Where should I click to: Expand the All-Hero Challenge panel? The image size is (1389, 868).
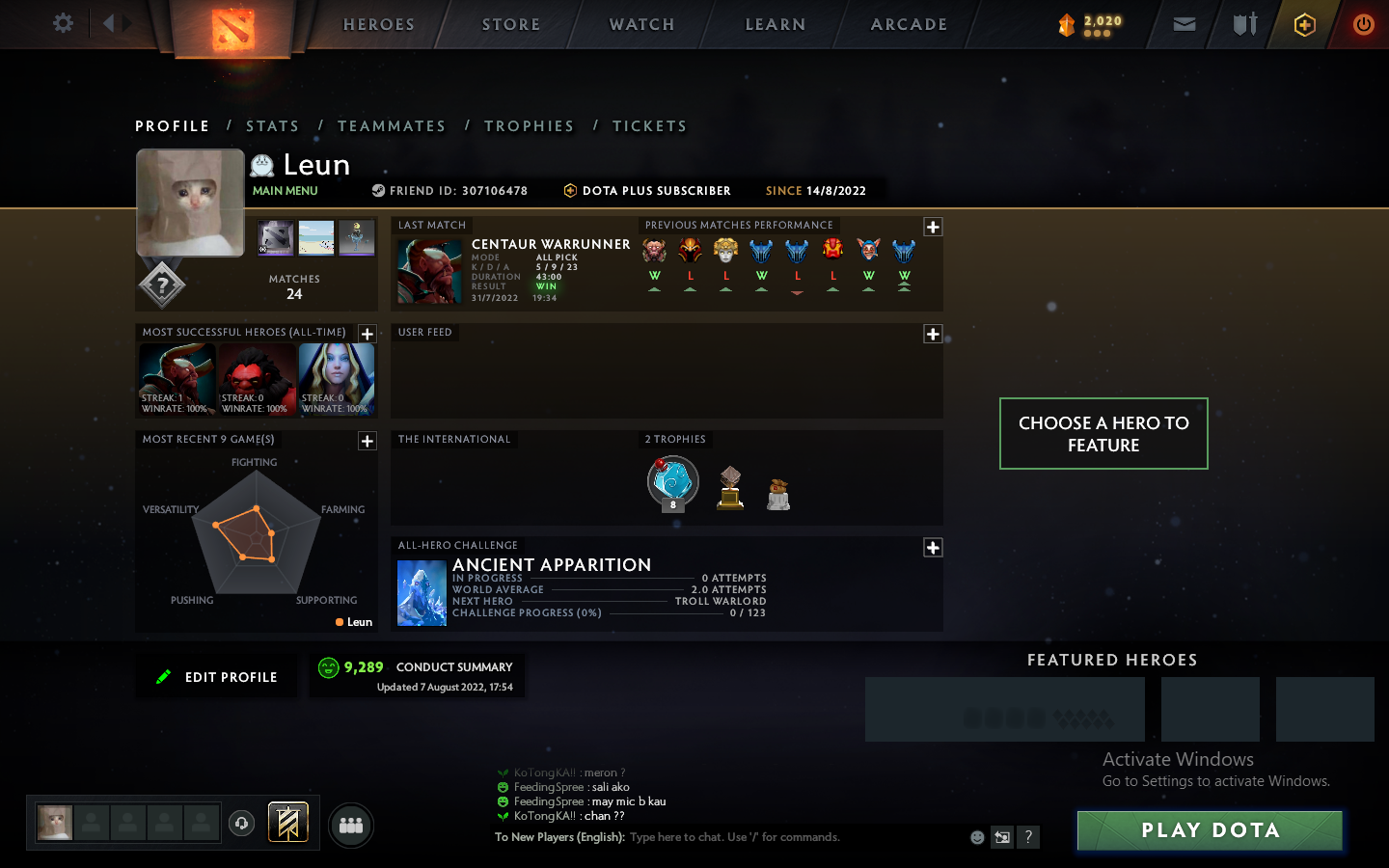click(x=933, y=547)
